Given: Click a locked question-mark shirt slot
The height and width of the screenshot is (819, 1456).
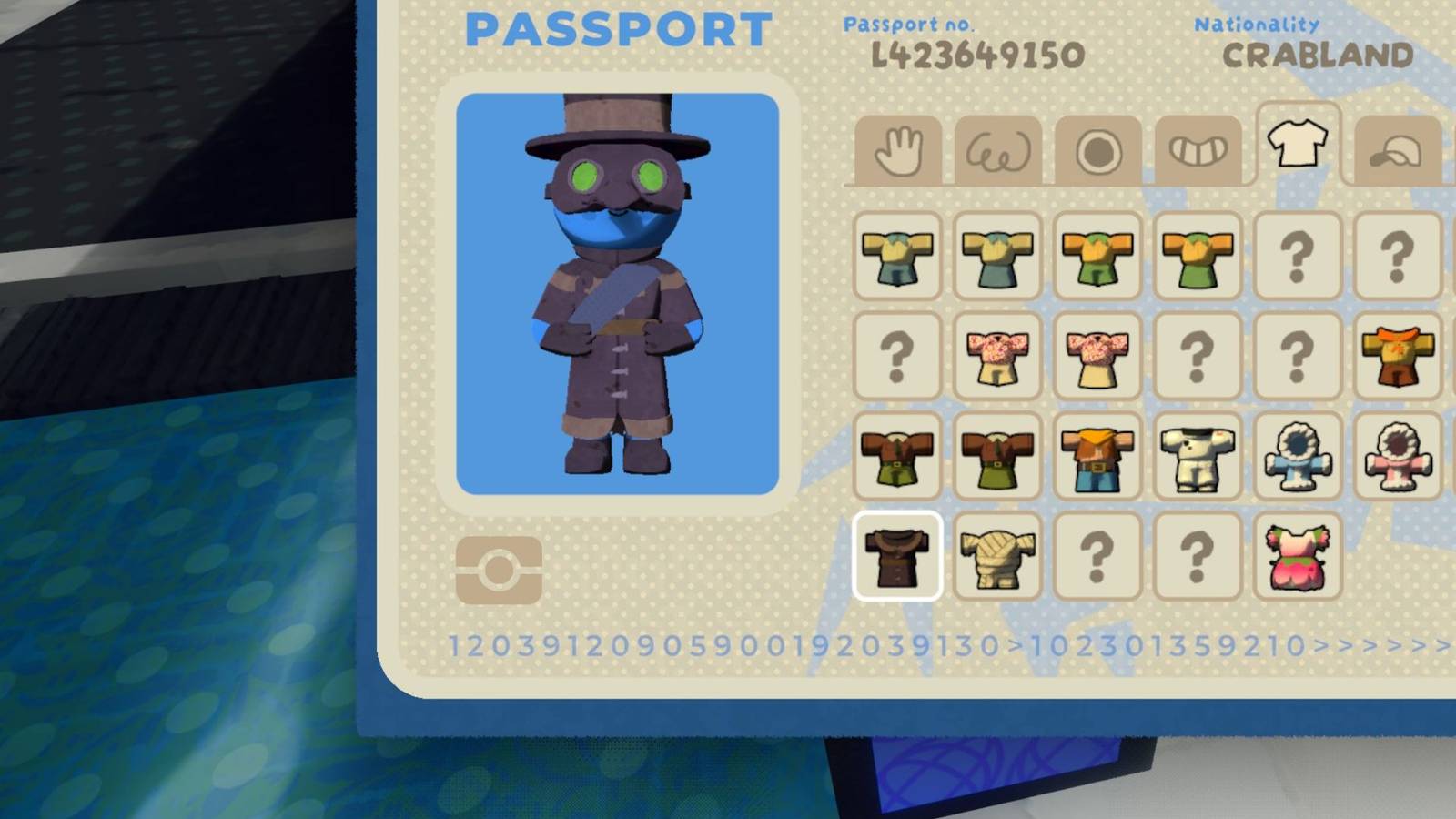Looking at the screenshot, I should tap(1297, 258).
